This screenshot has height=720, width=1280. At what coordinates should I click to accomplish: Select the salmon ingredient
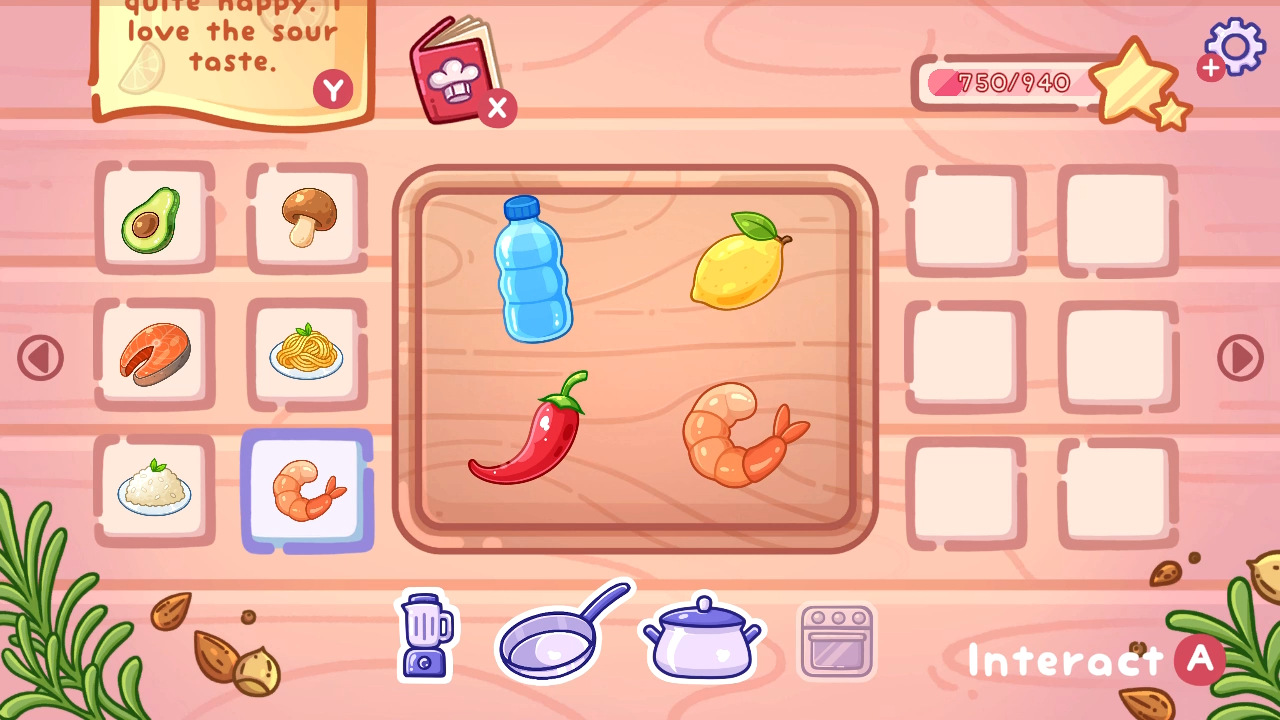[155, 353]
